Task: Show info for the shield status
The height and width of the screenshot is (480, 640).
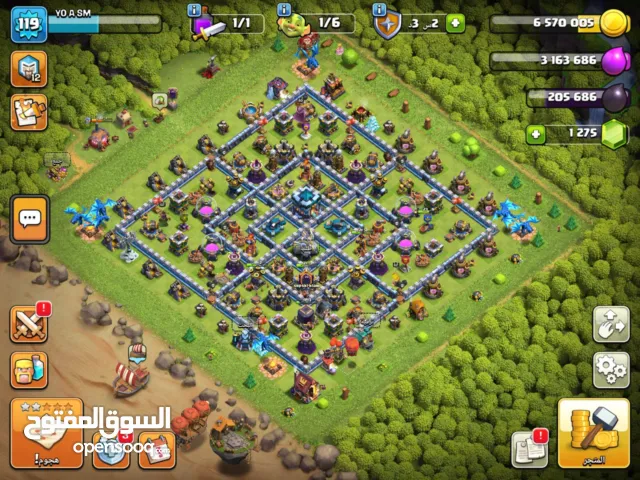Action: click(381, 9)
